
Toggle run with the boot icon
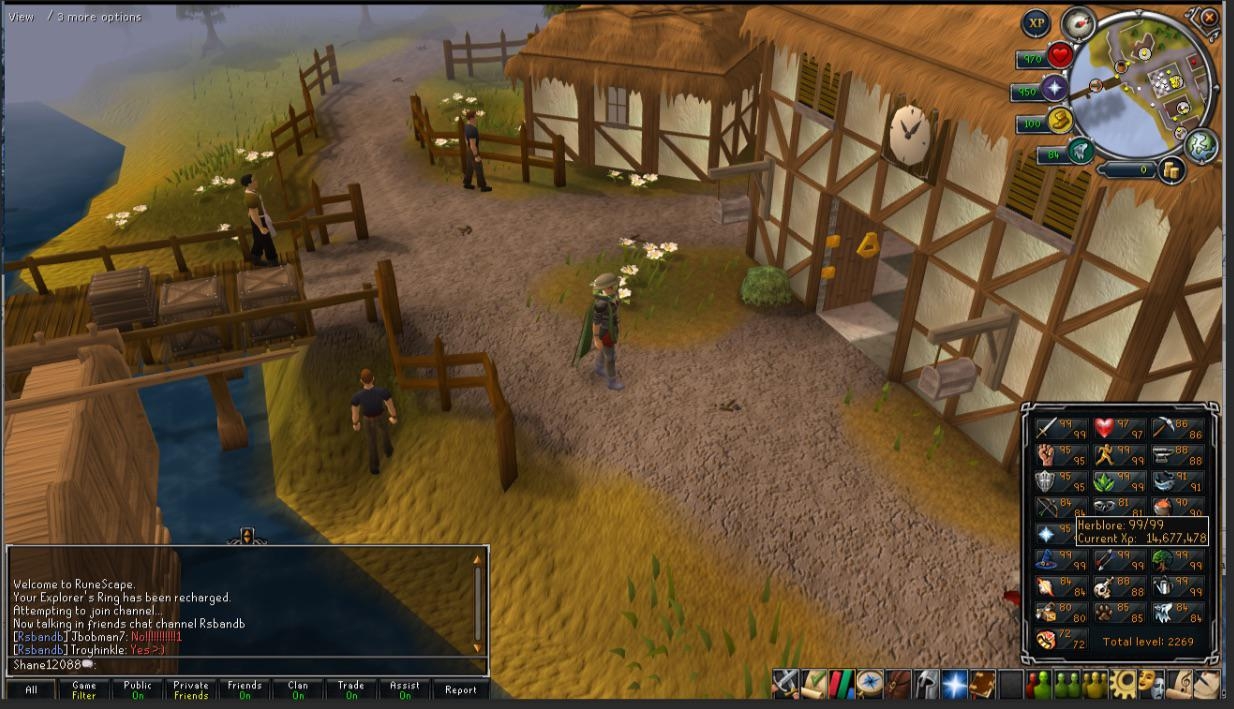pos(1060,122)
